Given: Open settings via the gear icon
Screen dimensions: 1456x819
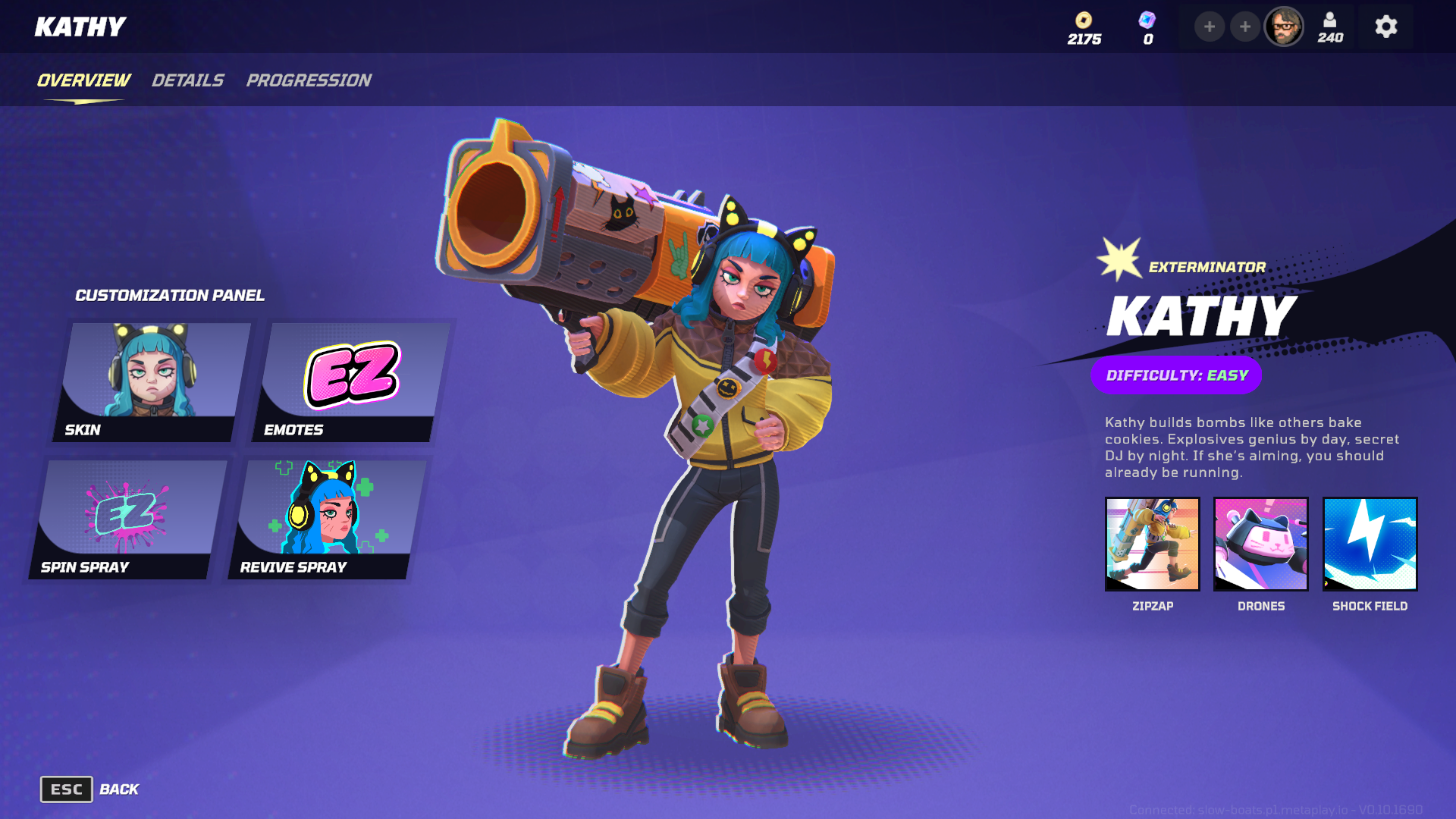Looking at the screenshot, I should [1385, 27].
